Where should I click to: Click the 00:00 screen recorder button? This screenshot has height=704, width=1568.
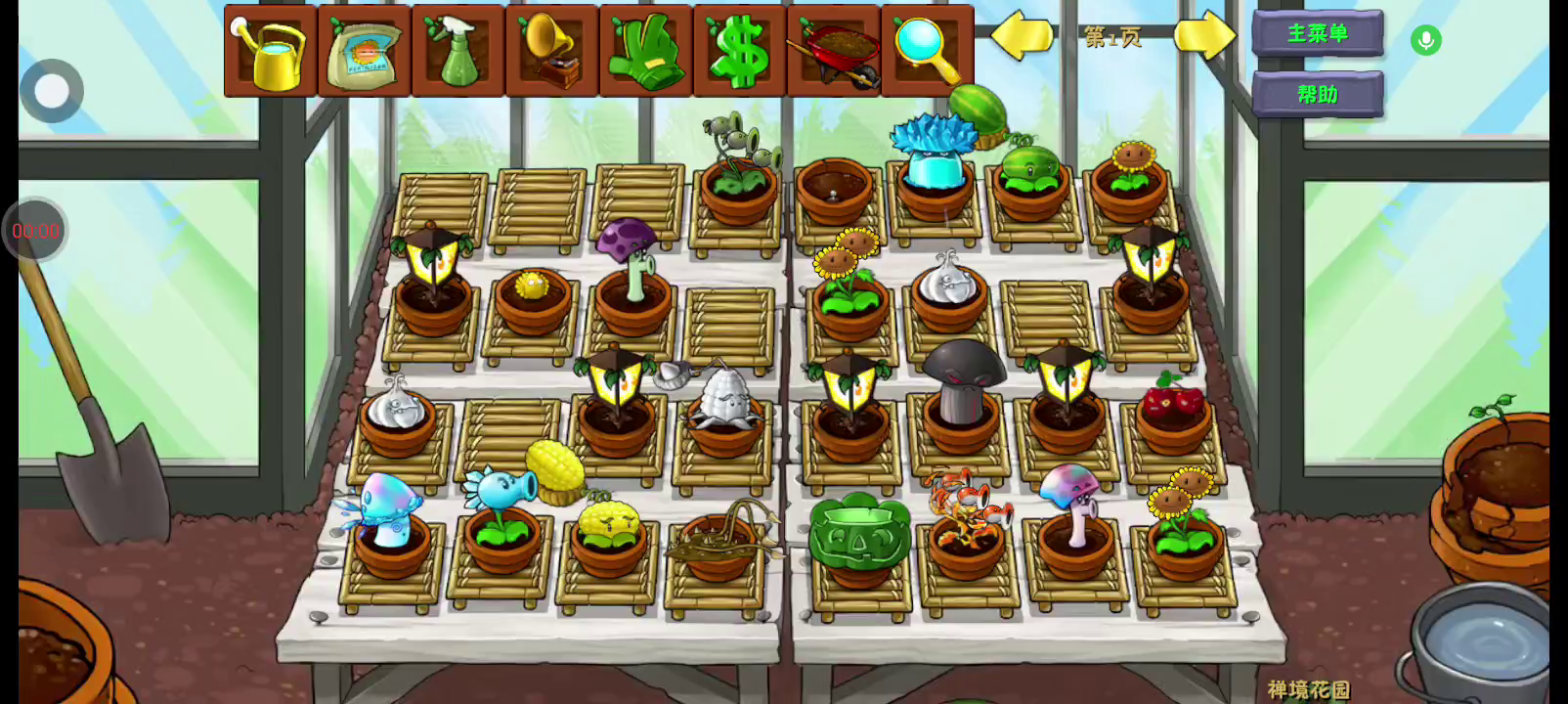click(x=35, y=231)
